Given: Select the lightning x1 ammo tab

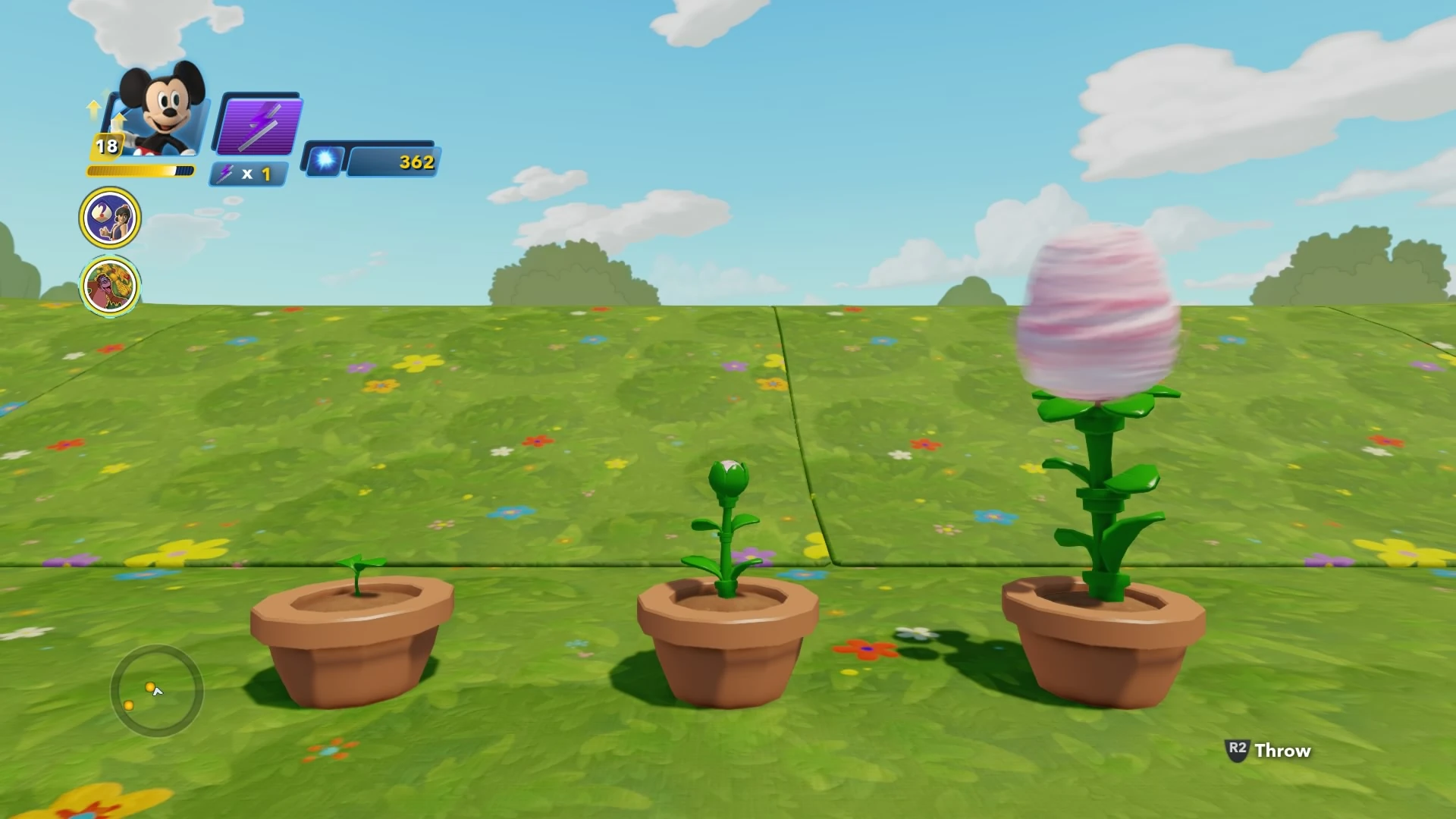Looking at the screenshot, I should coord(248,174).
